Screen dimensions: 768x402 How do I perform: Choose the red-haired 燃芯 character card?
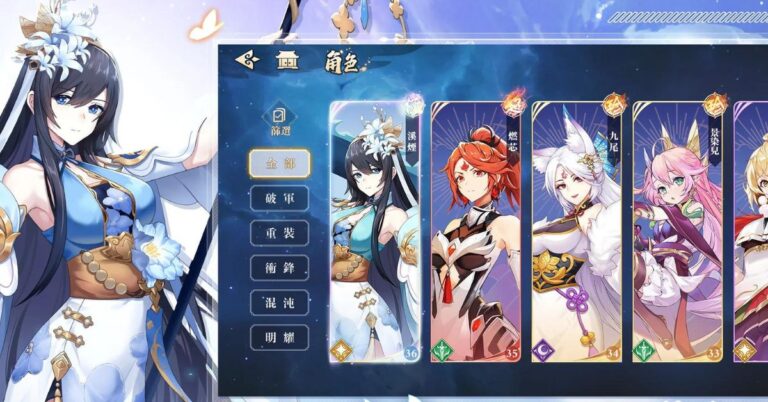pyautogui.click(x=477, y=232)
